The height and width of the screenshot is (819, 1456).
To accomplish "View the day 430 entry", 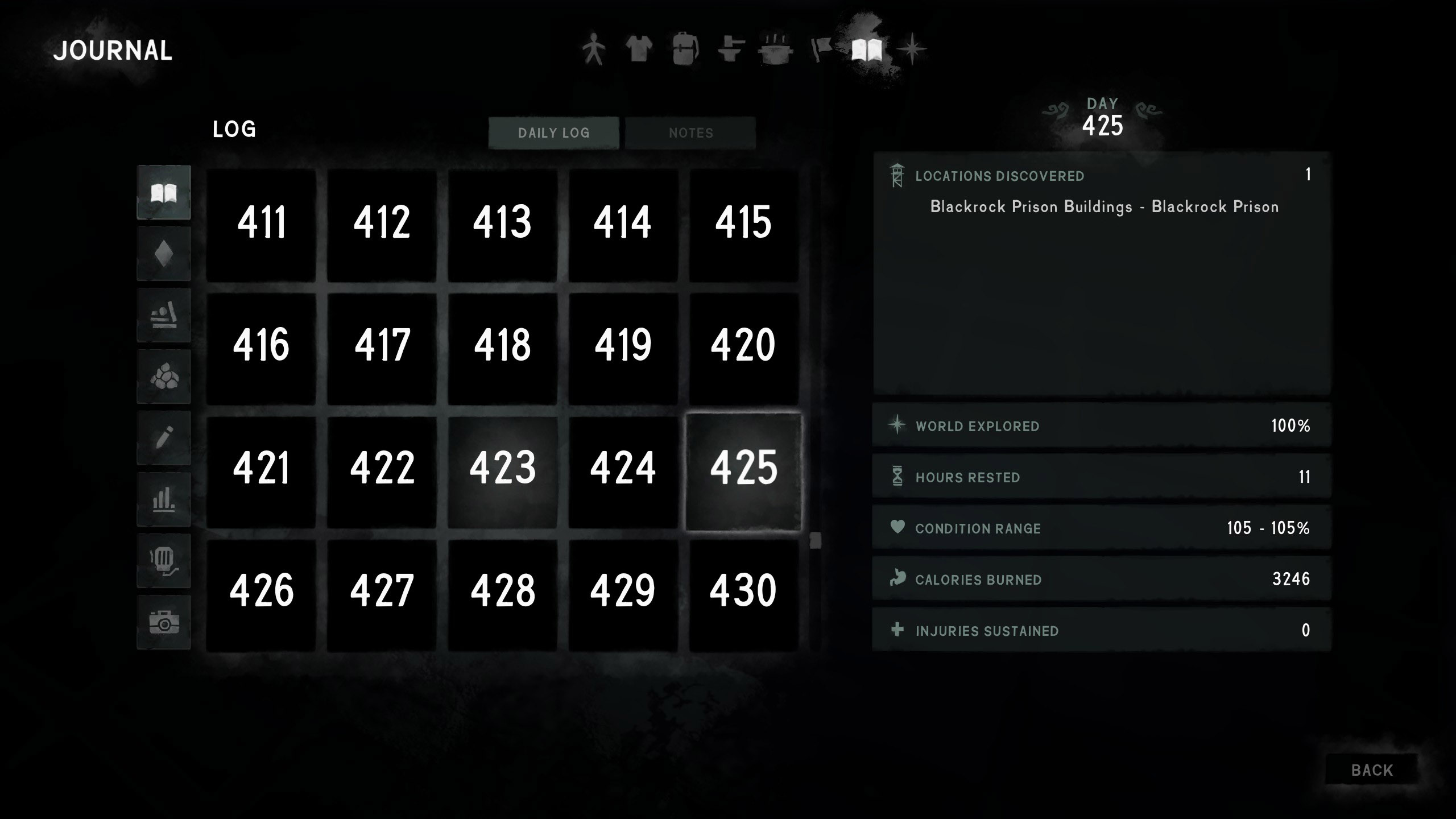I will [743, 592].
